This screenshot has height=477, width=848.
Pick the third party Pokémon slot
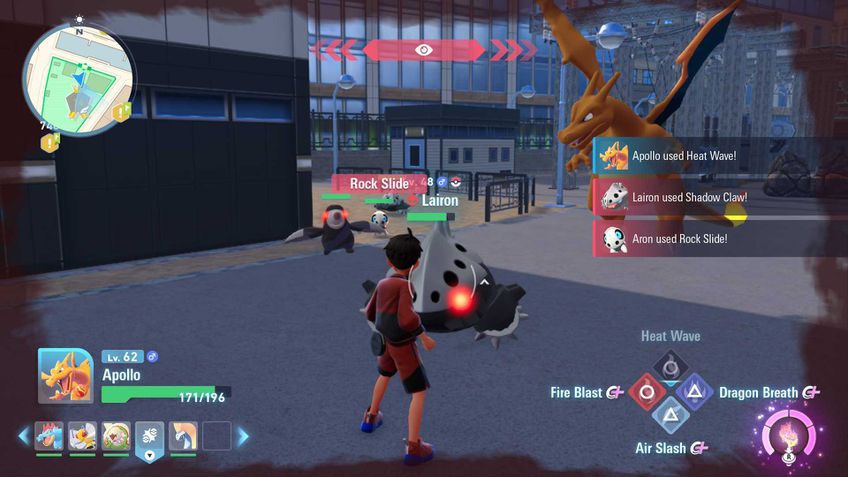coord(116,436)
